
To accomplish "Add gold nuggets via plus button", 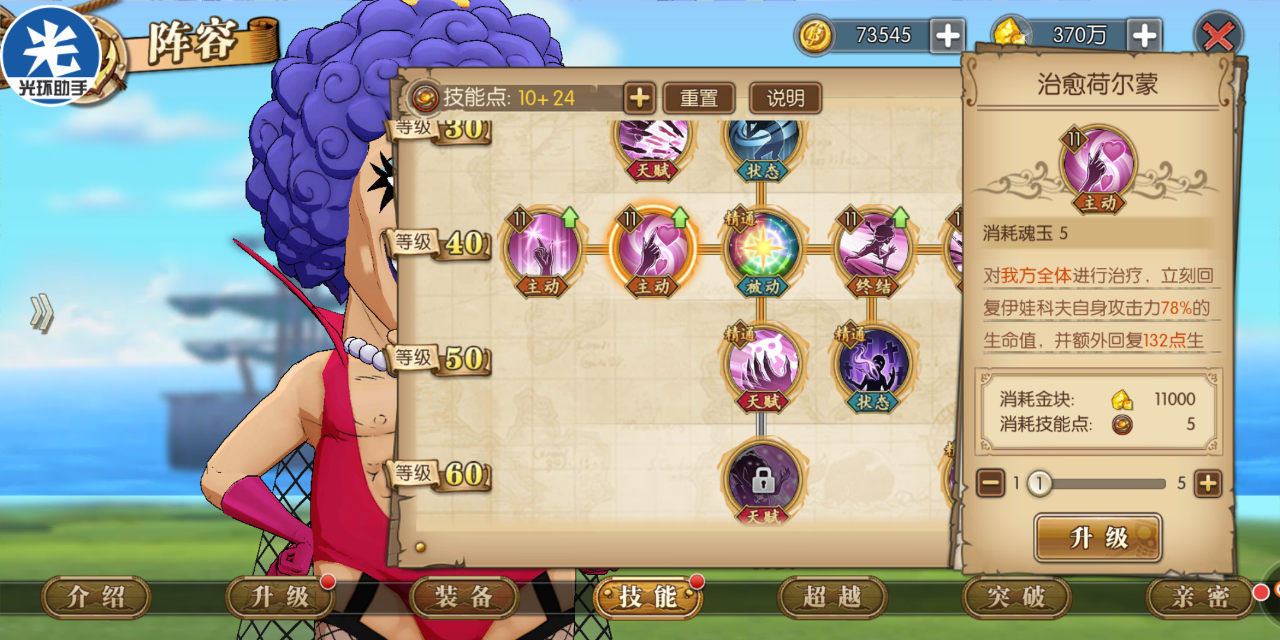I will (x=1144, y=36).
